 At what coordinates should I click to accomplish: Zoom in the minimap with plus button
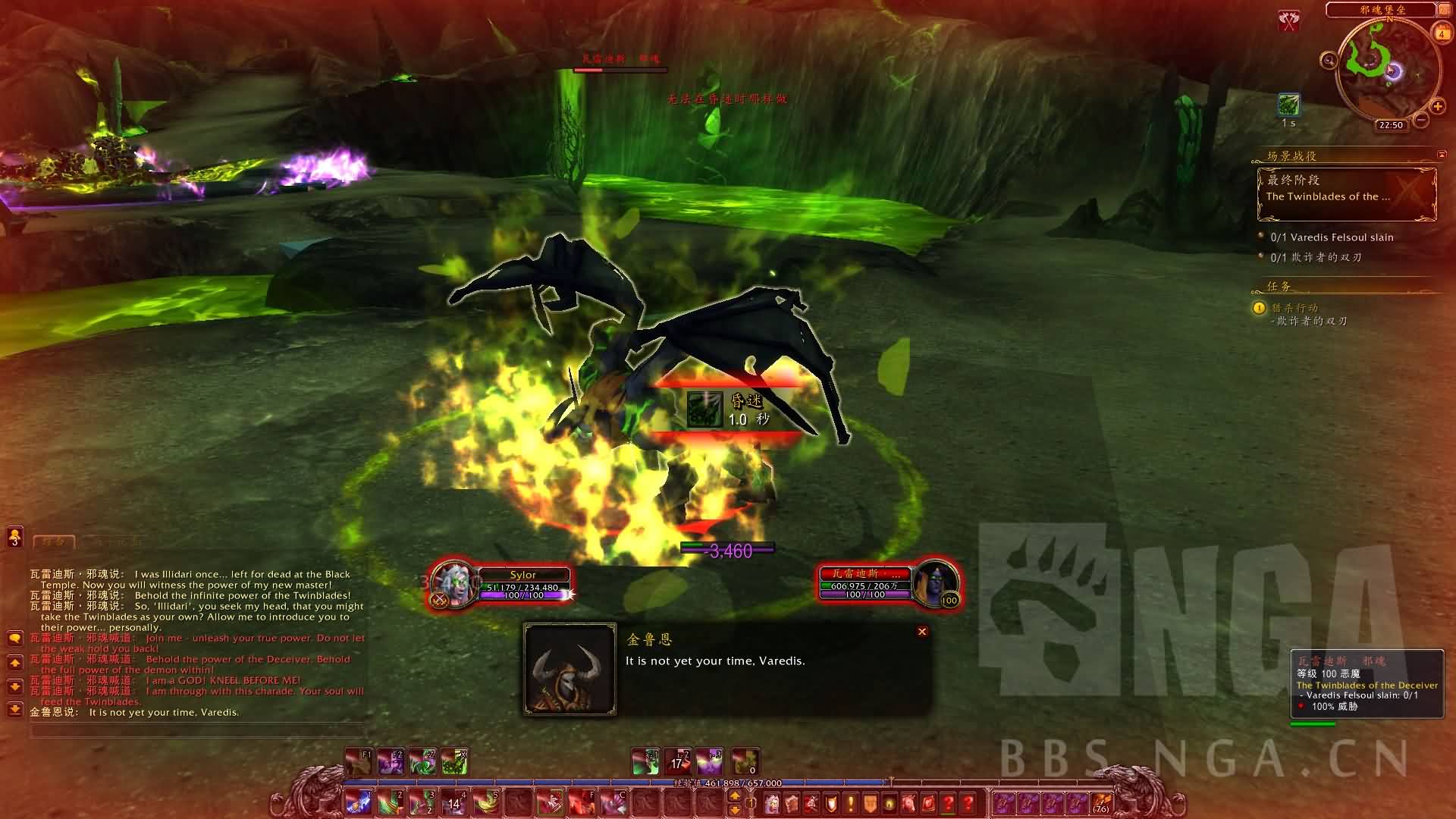pos(1437,106)
